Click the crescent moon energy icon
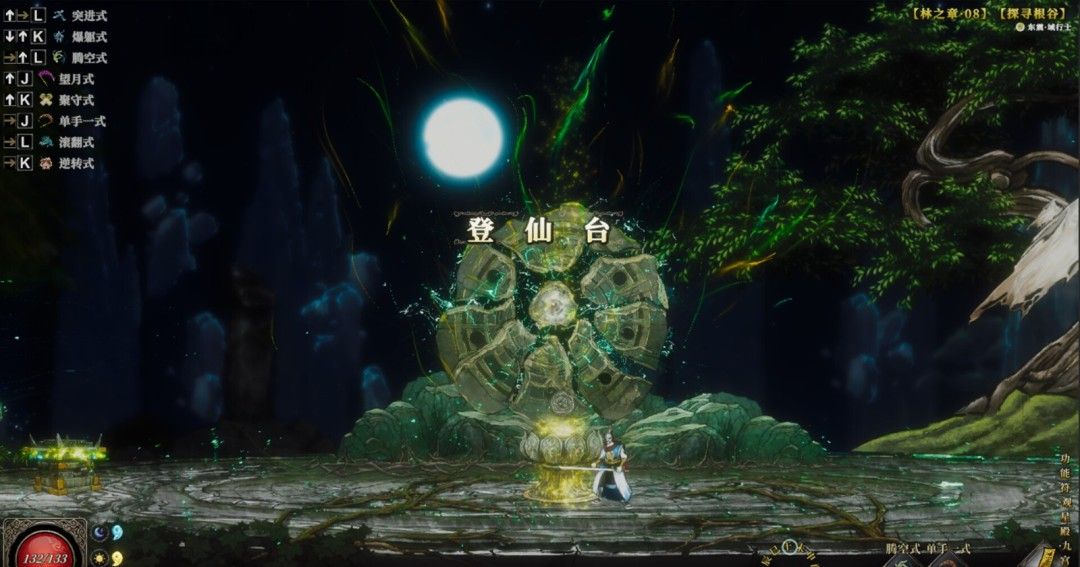1080x567 pixels. click(x=100, y=534)
